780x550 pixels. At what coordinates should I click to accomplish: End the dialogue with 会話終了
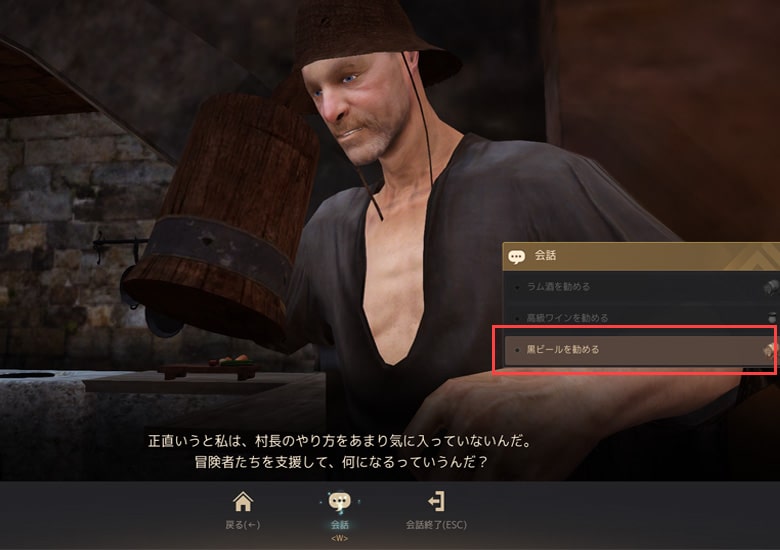pyautogui.click(x=436, y=508)
